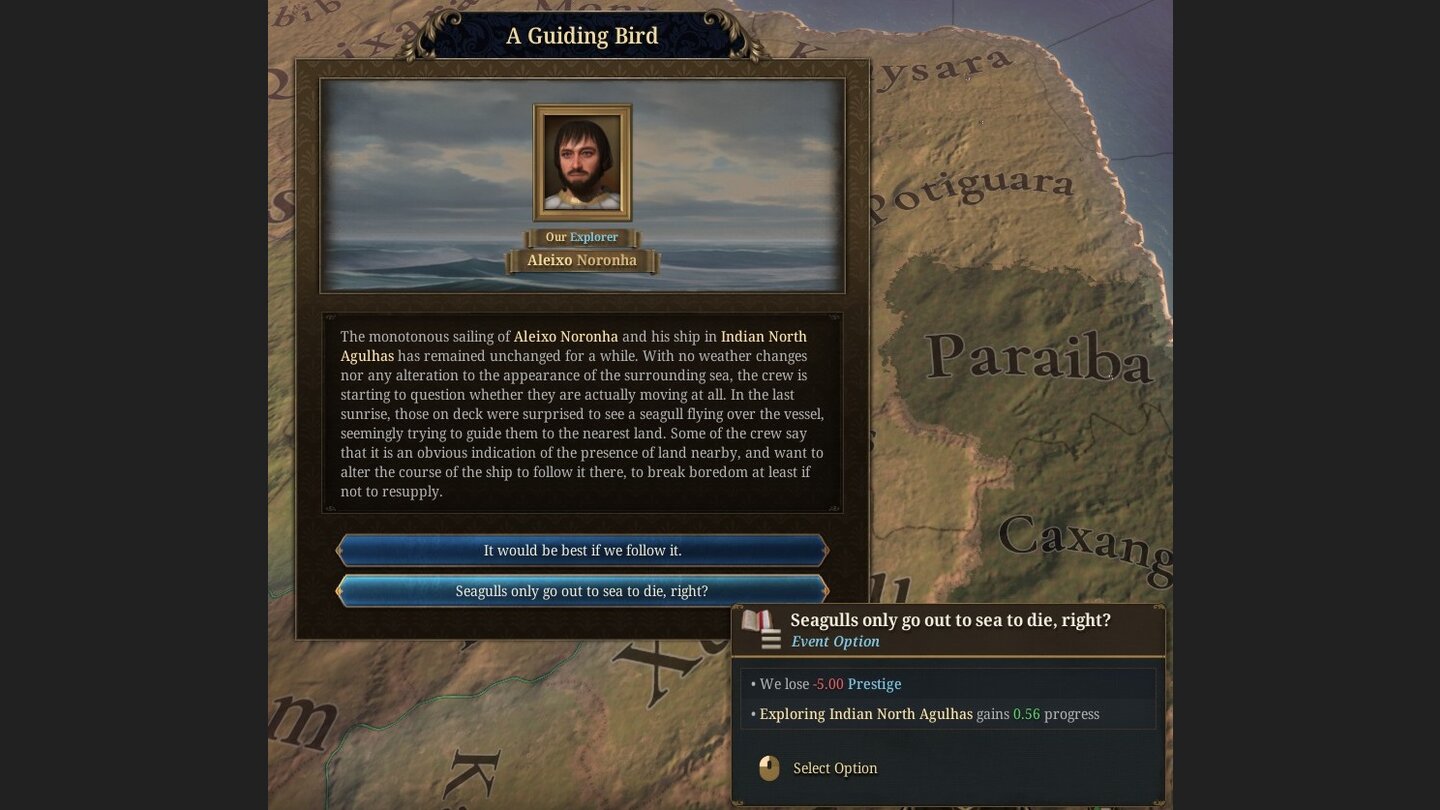
Task: Click the Exploring Indian North Agulhas link
Action: [866, 714]
